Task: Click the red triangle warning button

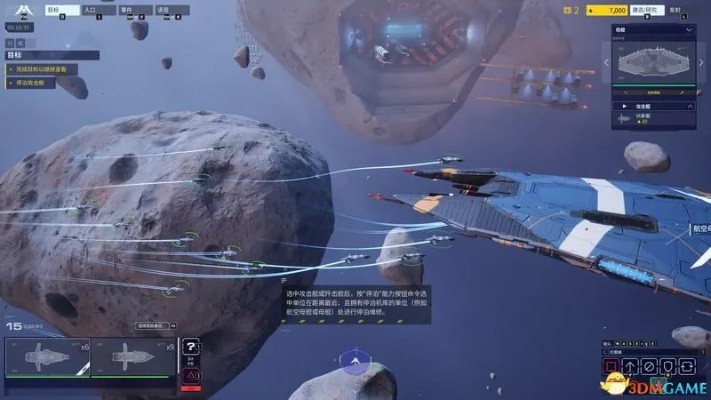Action: [192, 376]
